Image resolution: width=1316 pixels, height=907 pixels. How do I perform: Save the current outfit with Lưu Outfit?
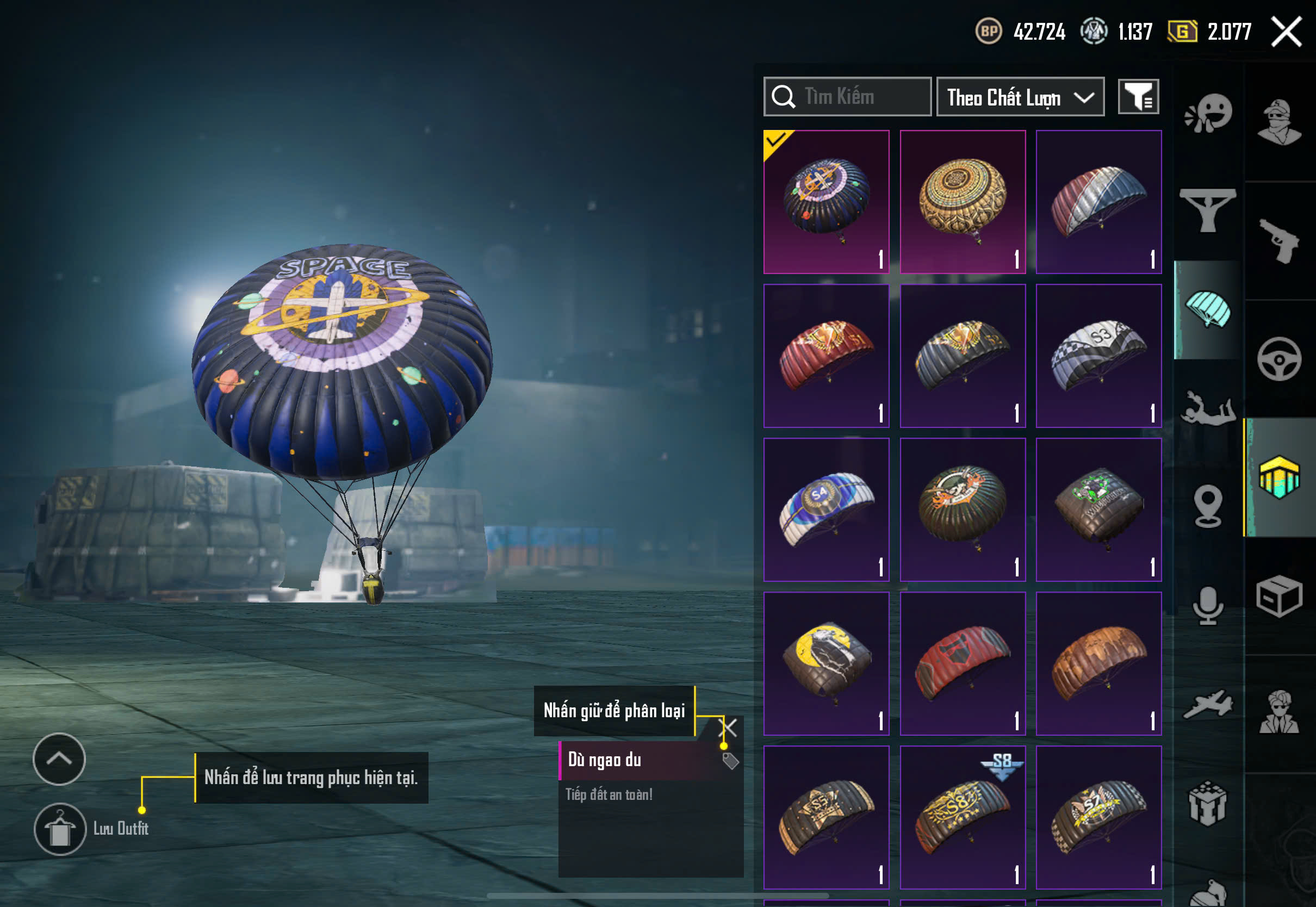click(x=60, y=829)
